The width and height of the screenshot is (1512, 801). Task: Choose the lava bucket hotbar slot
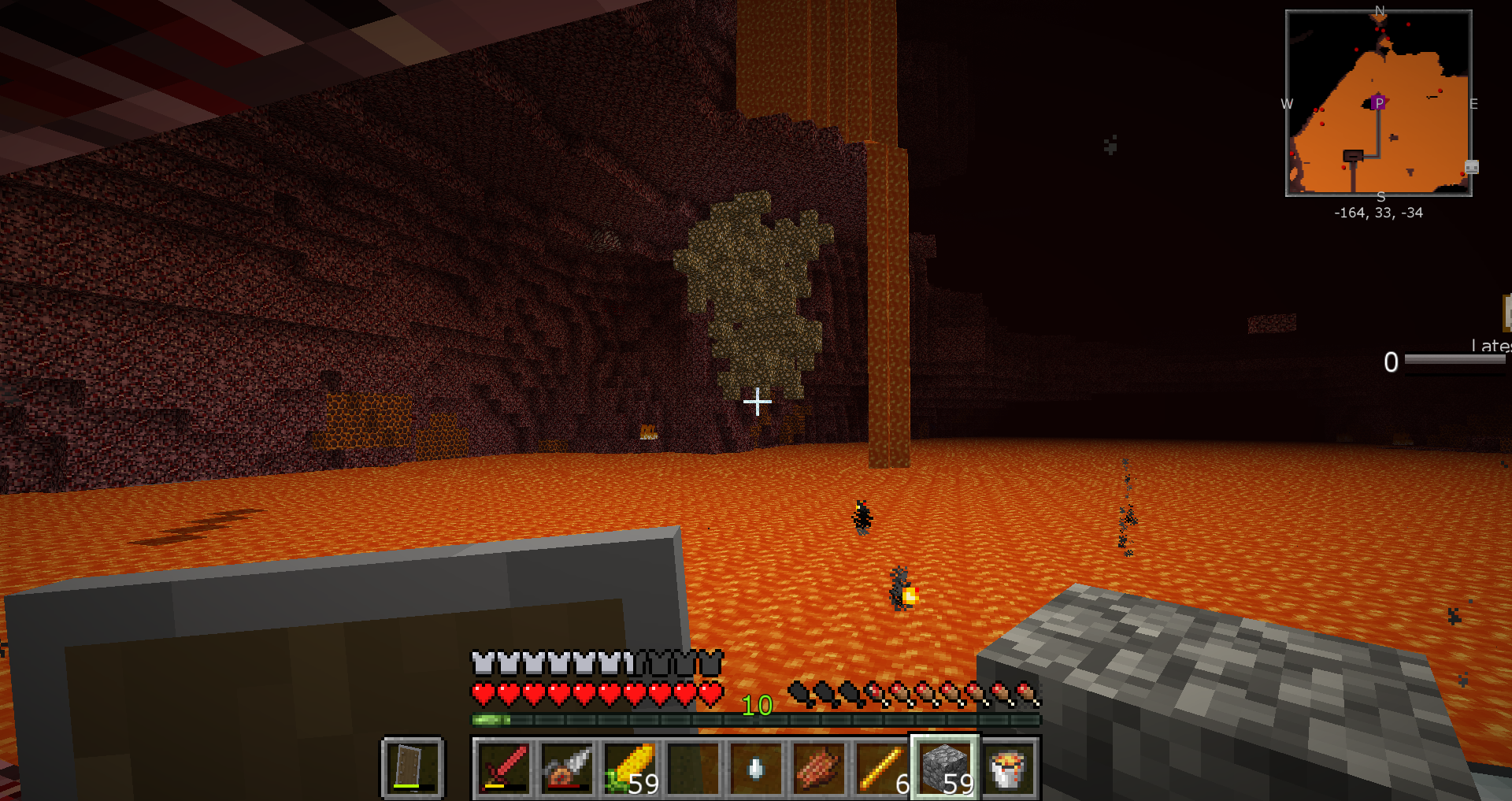pos(1008,768)
